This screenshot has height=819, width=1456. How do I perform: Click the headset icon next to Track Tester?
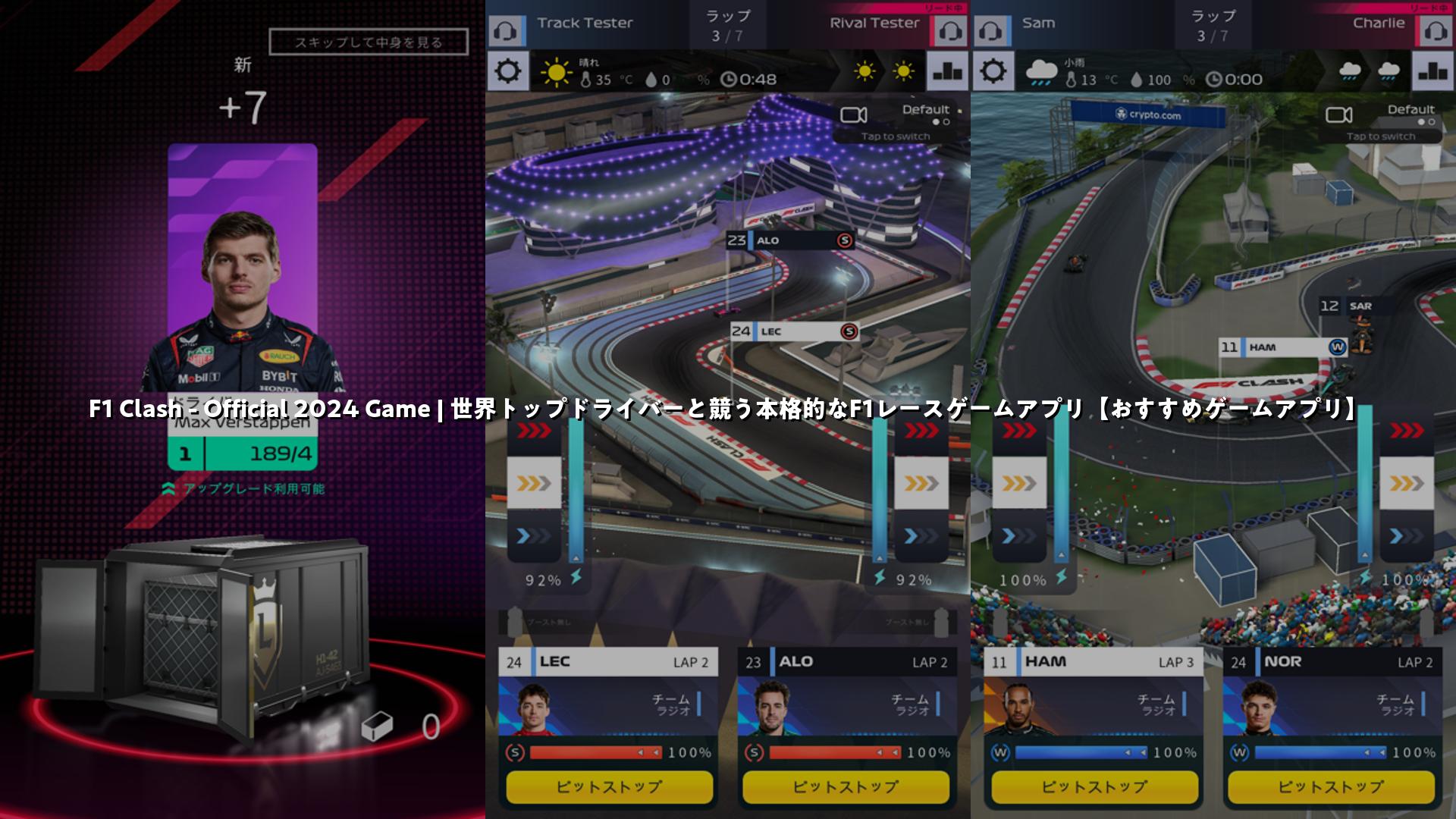click(505, 32)
